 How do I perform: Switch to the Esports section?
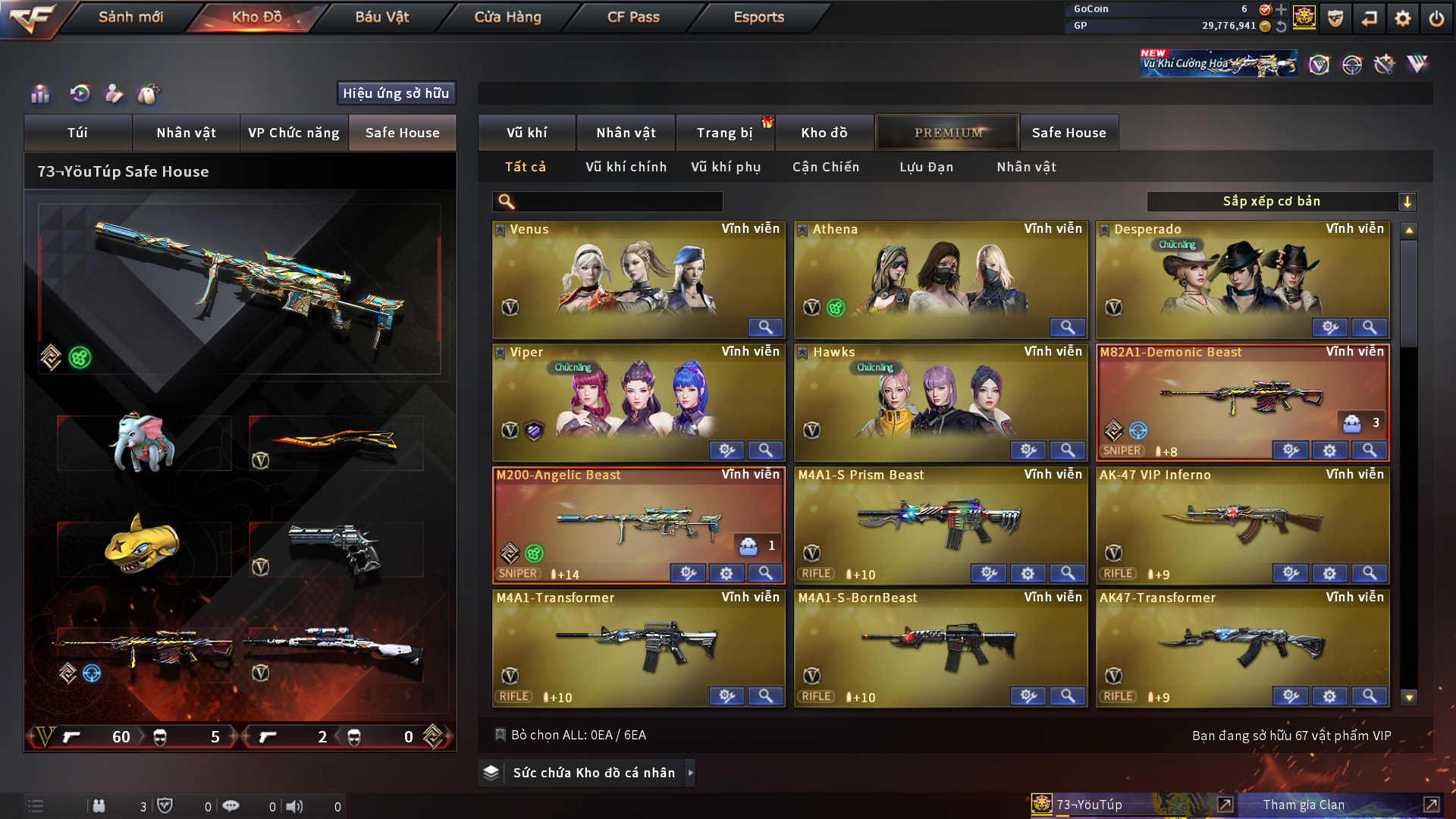click(x=758, y=17)
